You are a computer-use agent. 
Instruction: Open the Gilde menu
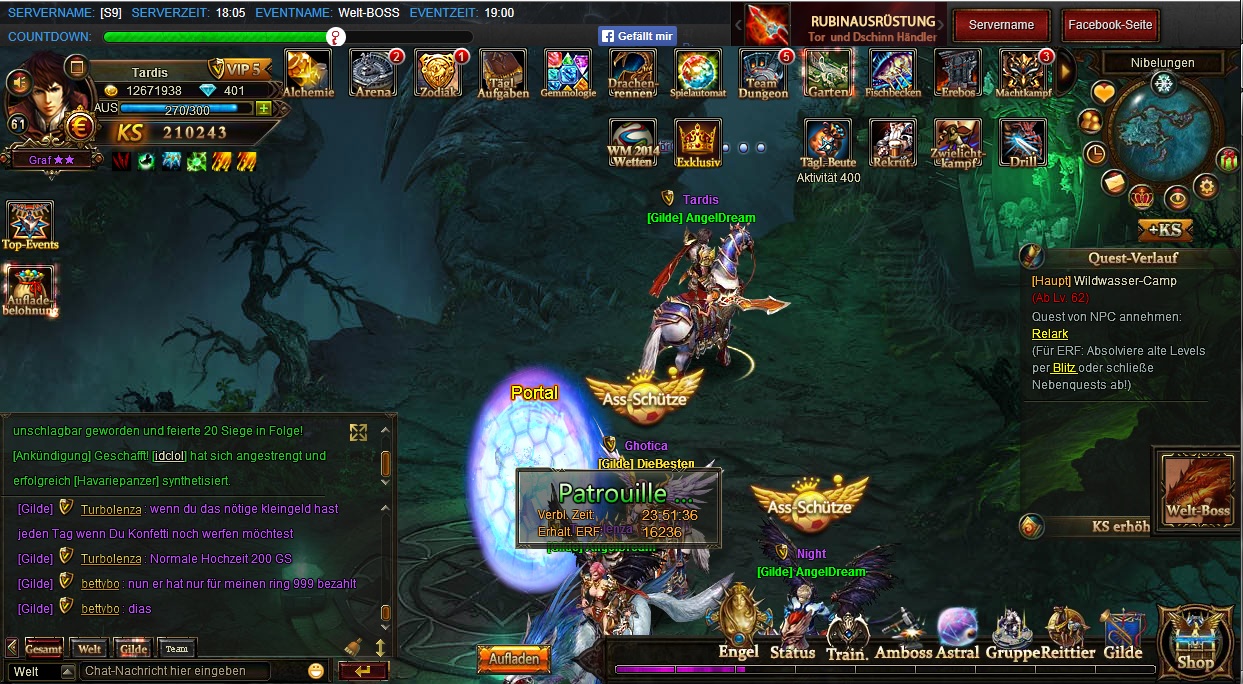tap(1123, 634)
